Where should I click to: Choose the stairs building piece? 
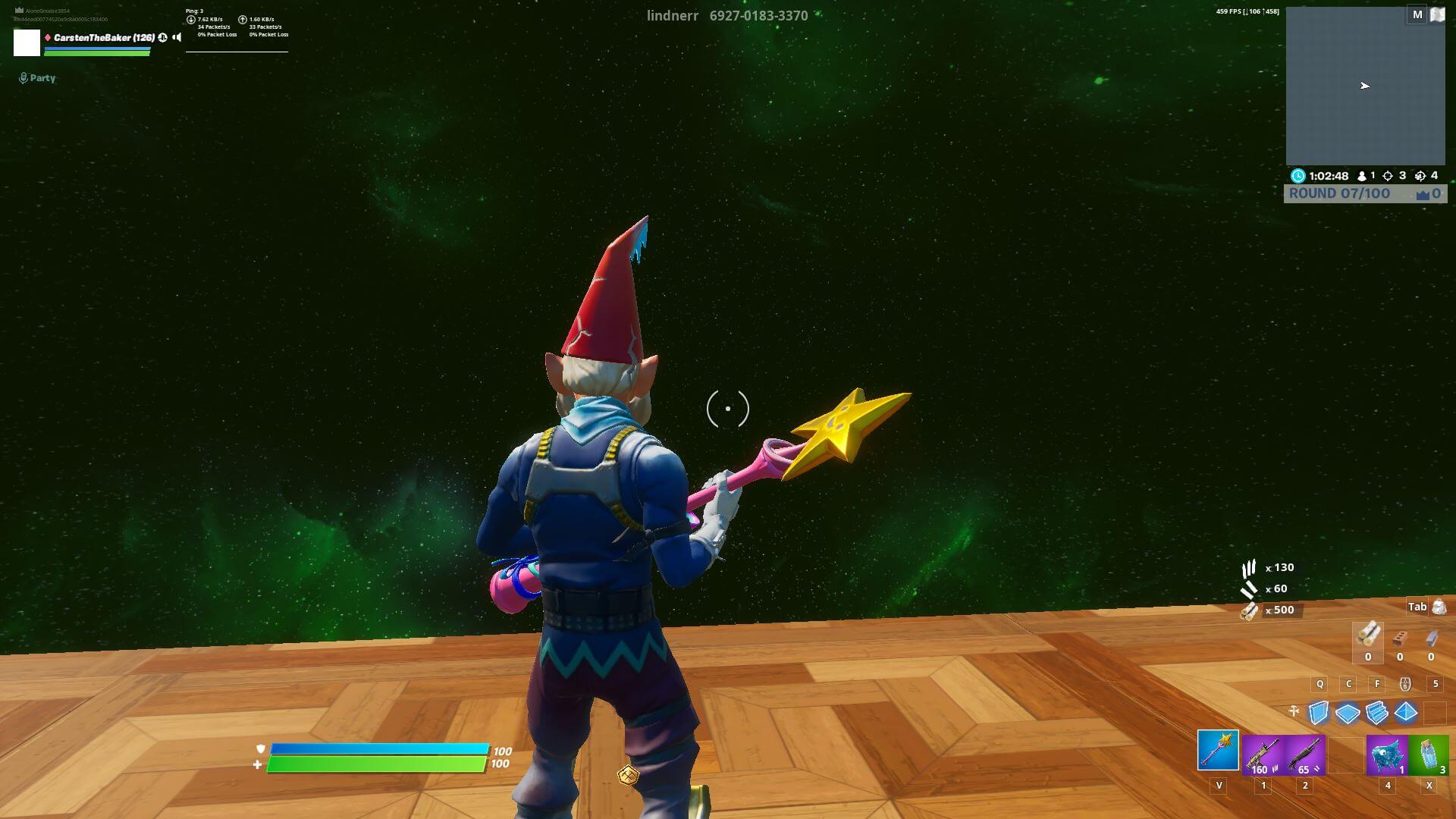click(x=1376, y=712)
